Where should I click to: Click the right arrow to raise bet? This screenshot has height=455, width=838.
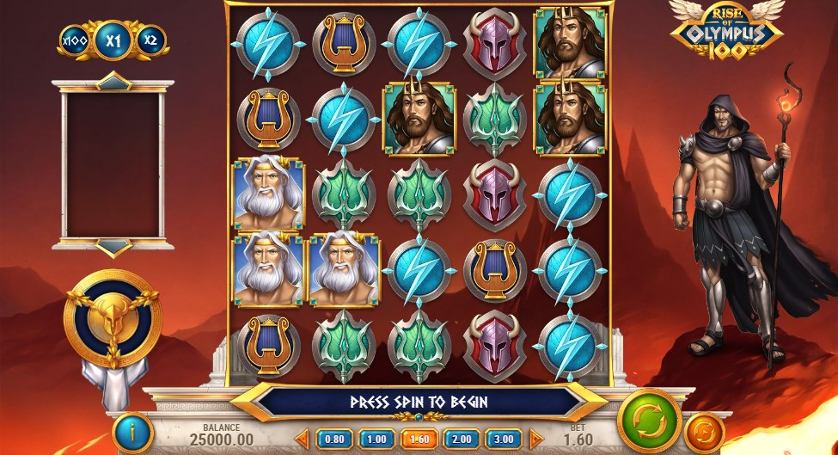[535, 438]
